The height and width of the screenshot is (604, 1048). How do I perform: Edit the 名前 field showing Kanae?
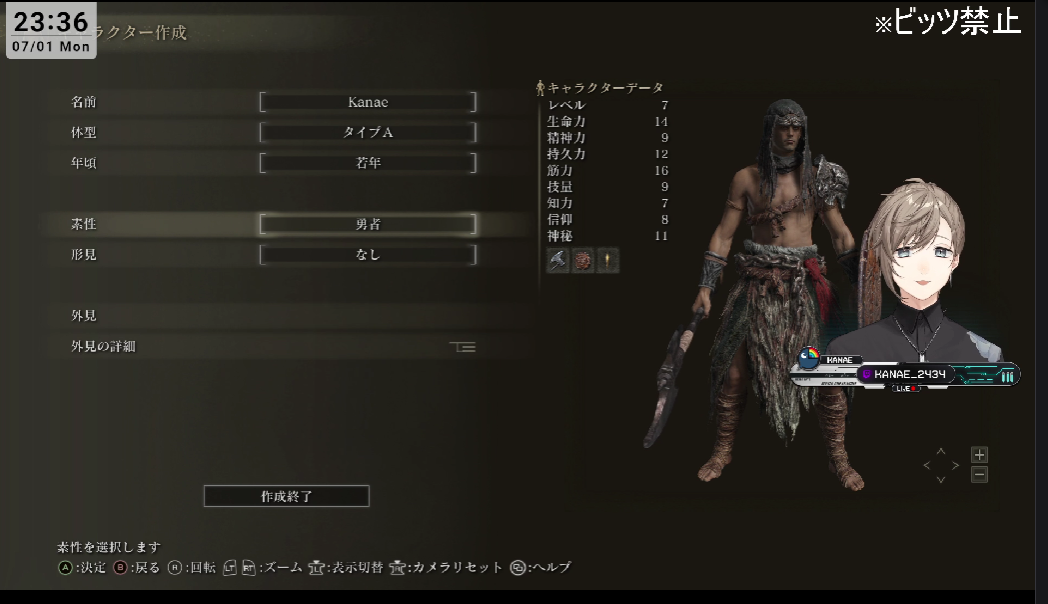point(368,102)
